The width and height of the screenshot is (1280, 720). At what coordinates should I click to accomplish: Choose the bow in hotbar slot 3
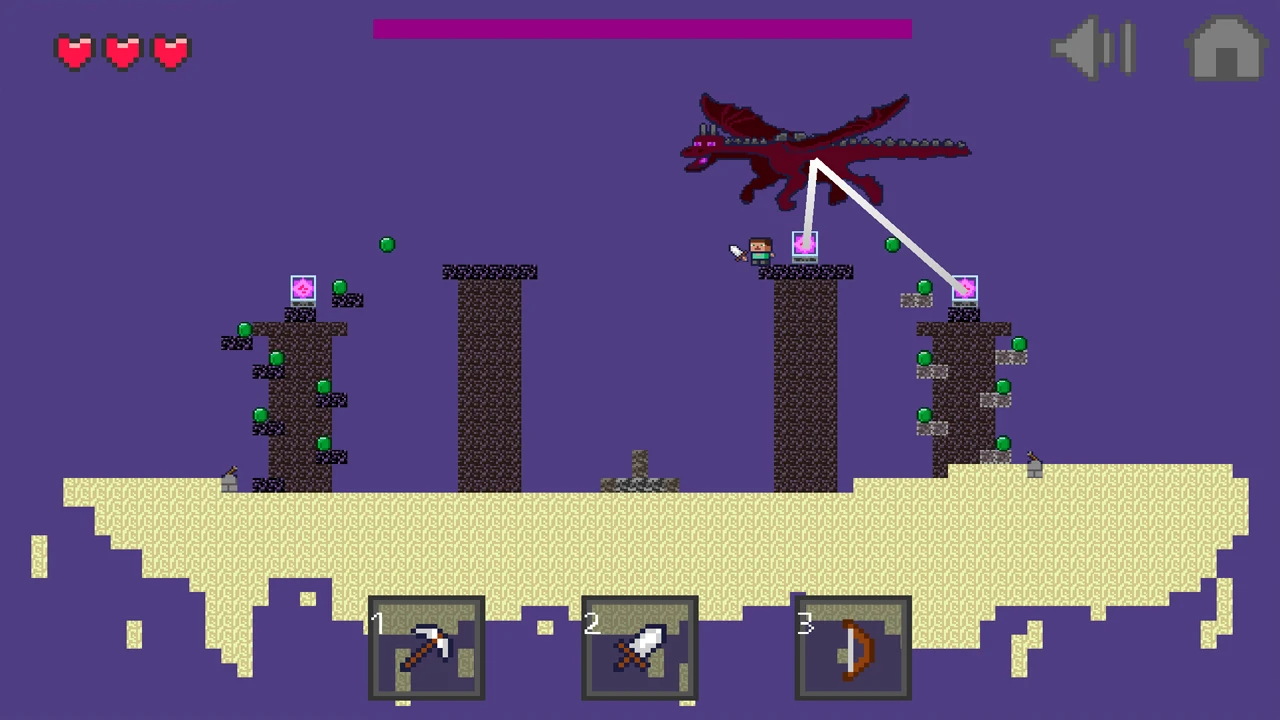pyautogui.click(x=853, y=650)
